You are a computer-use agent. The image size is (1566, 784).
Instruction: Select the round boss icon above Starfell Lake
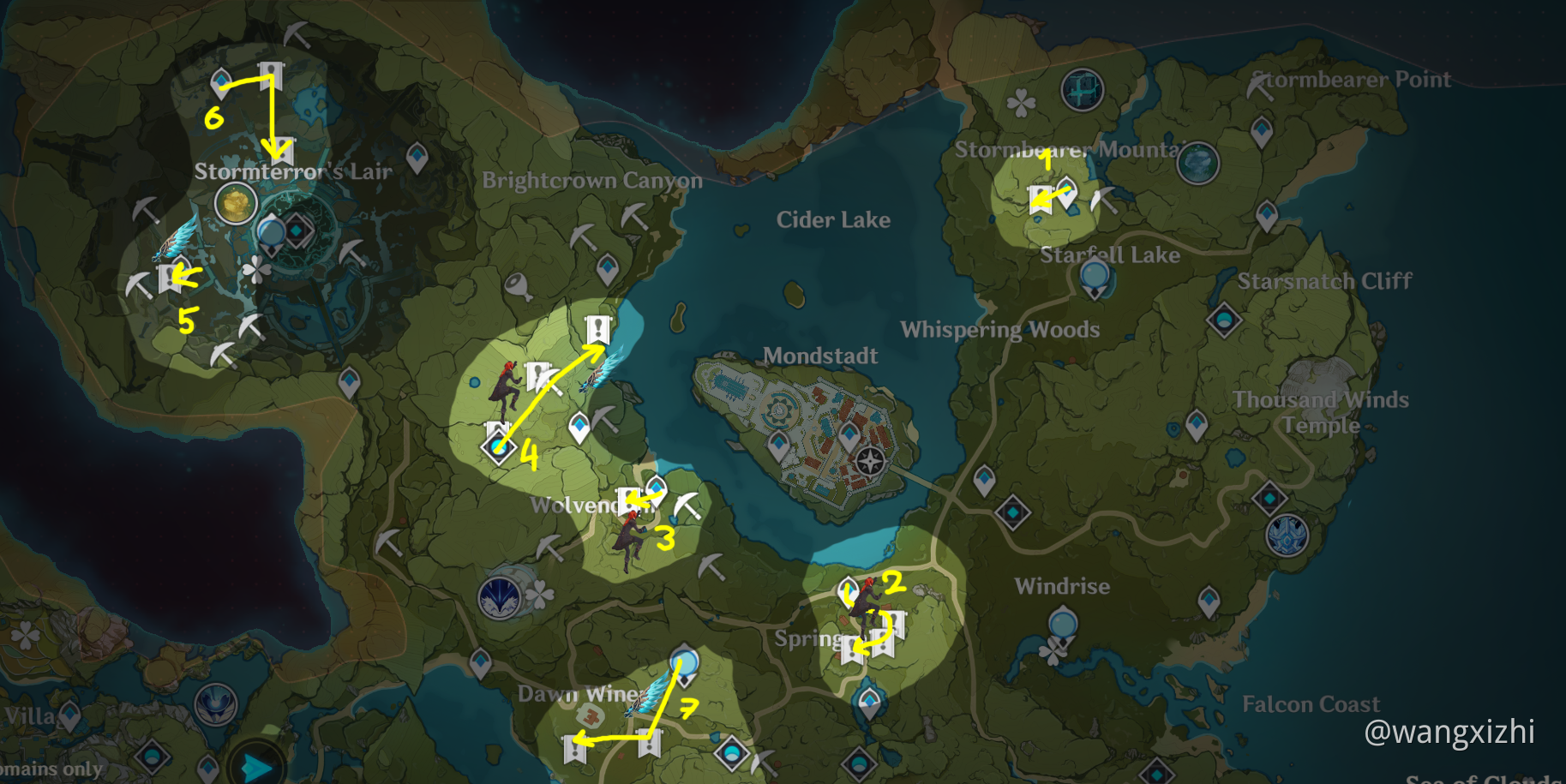coord(1197,163)
